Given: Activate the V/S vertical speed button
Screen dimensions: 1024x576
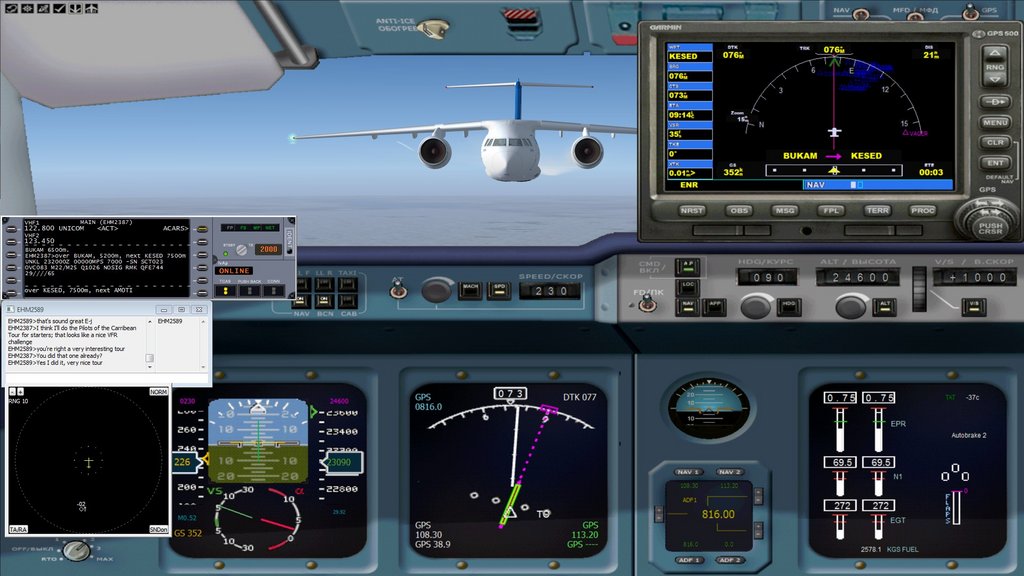Looking at the screenshot, I should pos(974,304).
